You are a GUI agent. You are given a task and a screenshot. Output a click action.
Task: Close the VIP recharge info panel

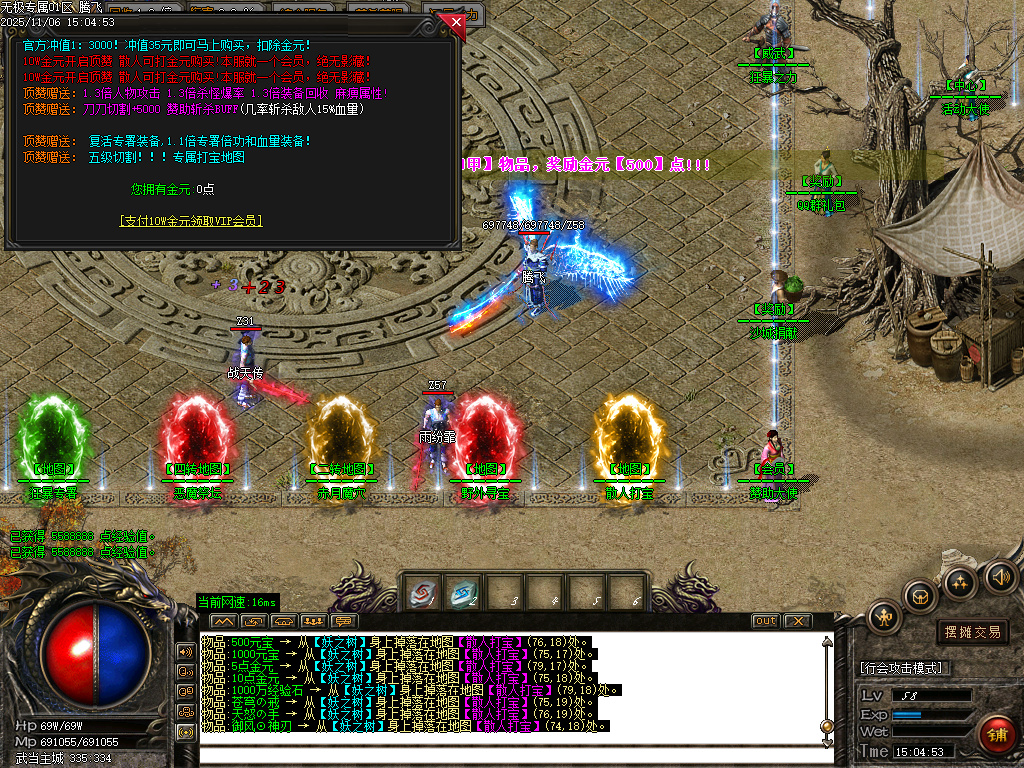click(x=456, y=21)
